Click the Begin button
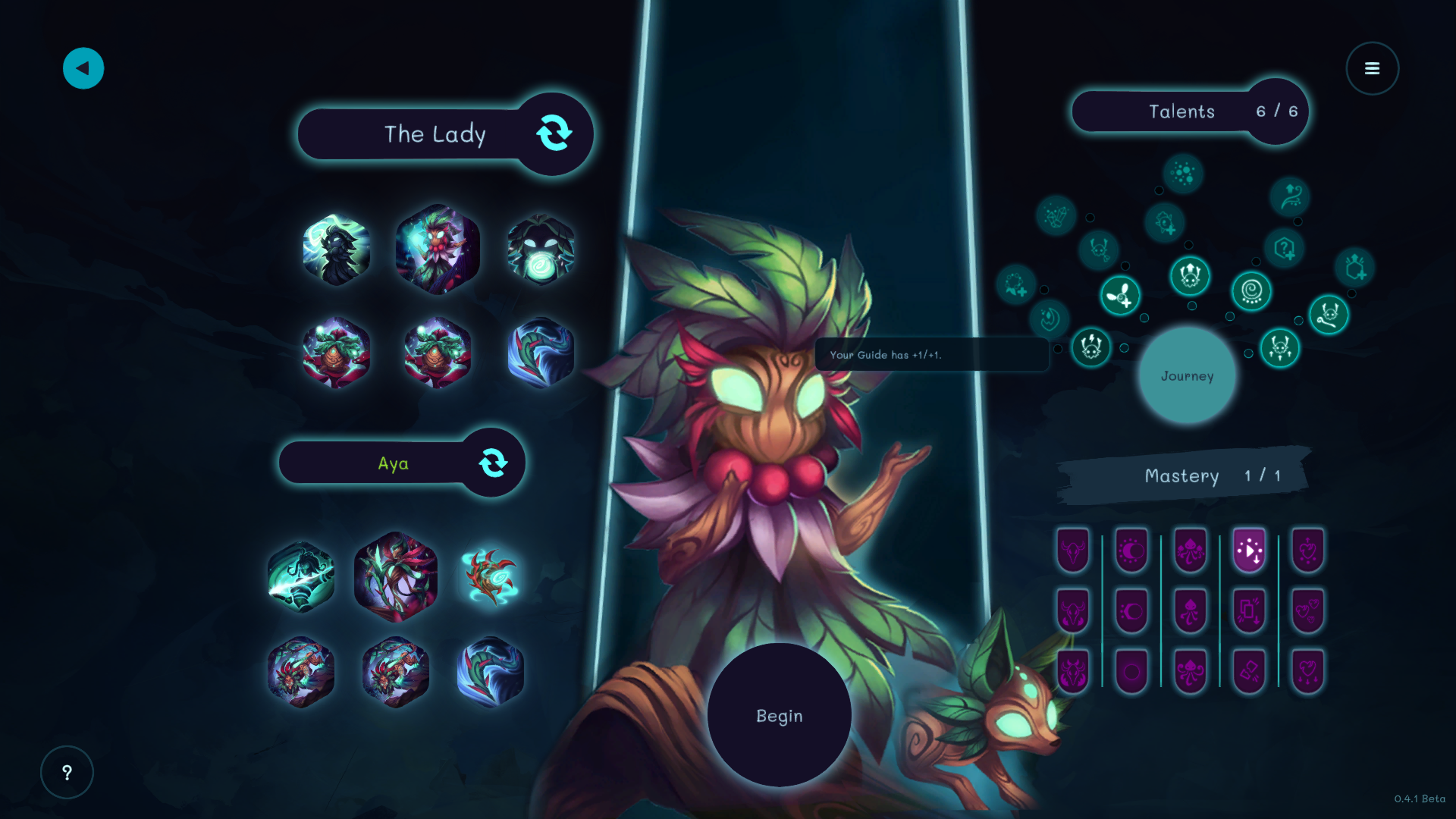 click(x=779, y=715)
